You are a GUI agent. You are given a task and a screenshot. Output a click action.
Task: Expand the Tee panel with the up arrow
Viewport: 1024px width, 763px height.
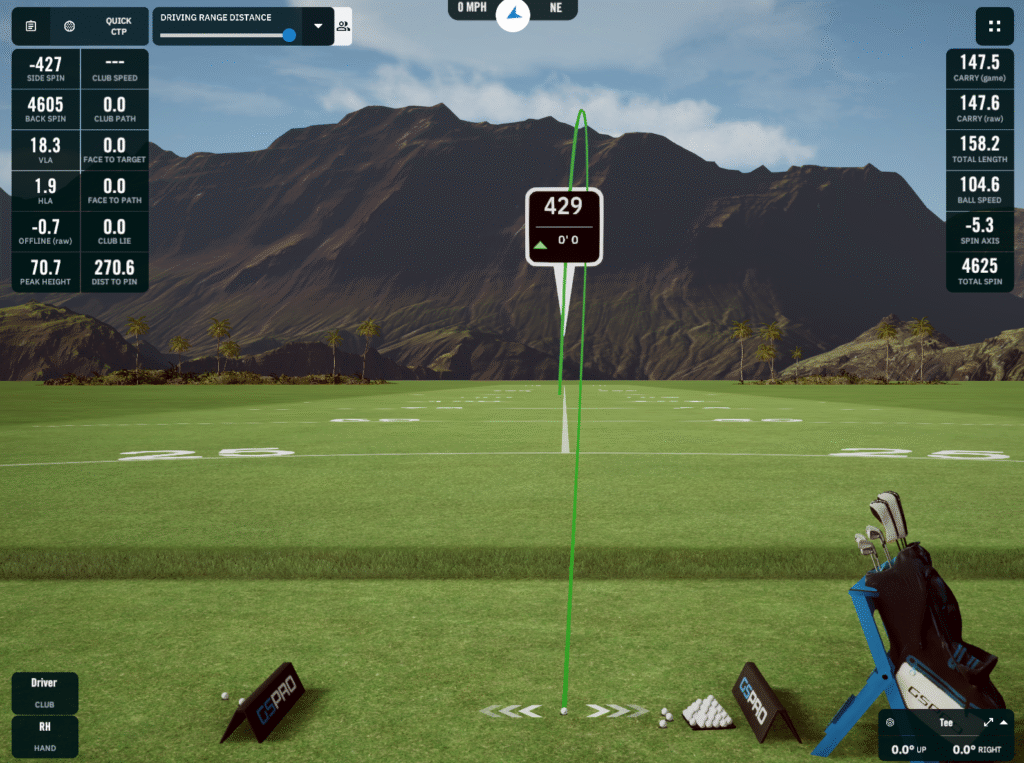click(1005, 721)
